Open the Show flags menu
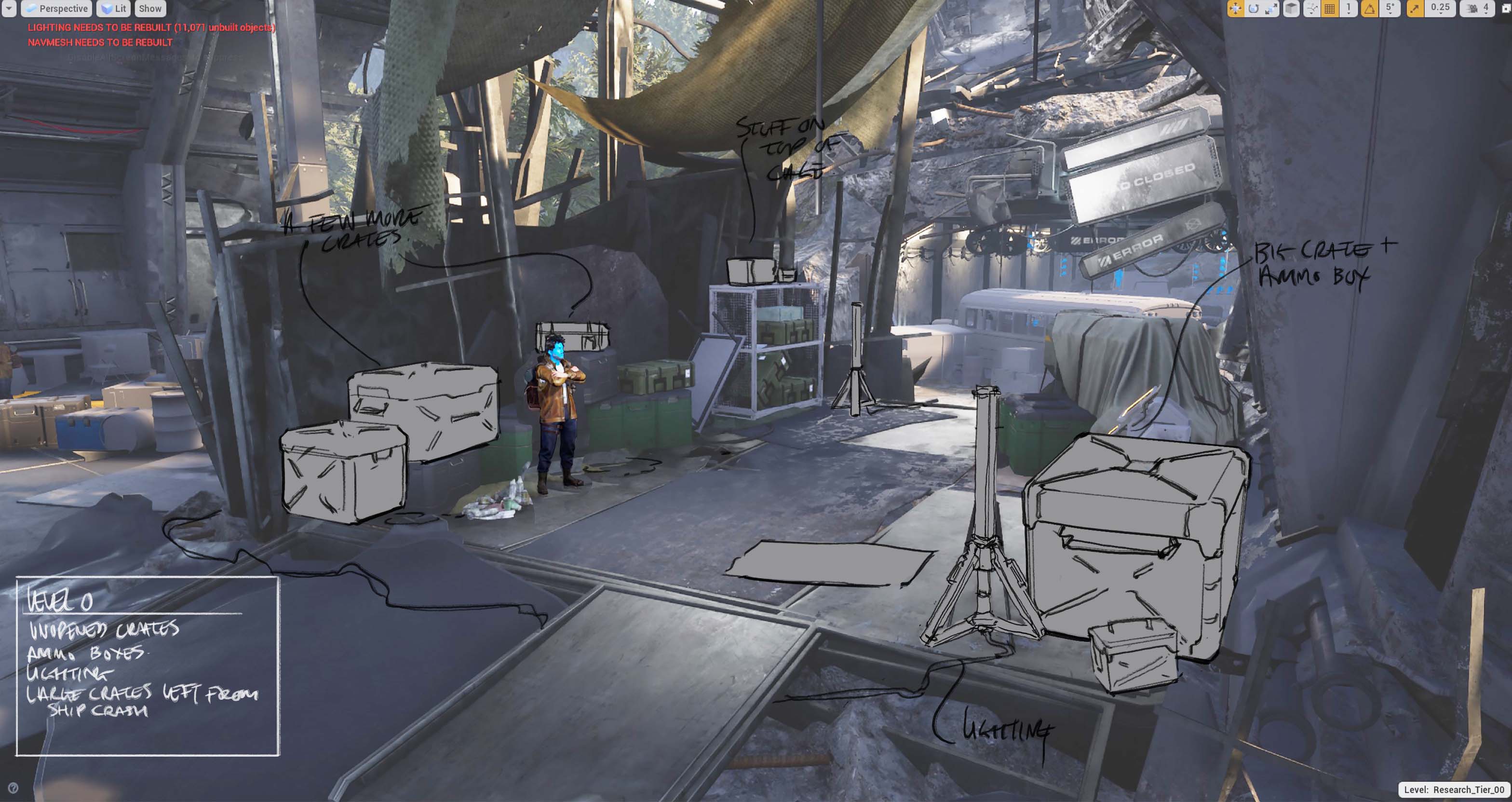 pyautogui.click(x=149, y=8)
